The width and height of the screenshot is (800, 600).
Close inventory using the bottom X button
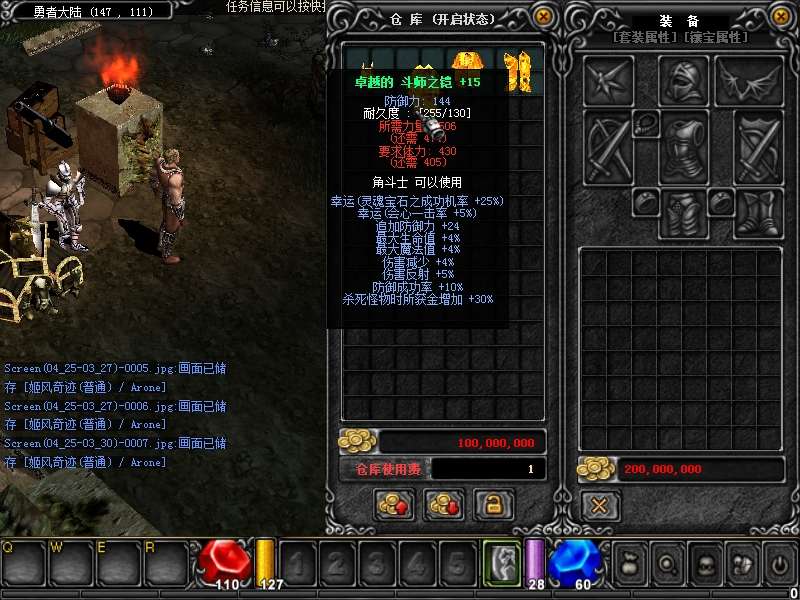click(599, 505)
